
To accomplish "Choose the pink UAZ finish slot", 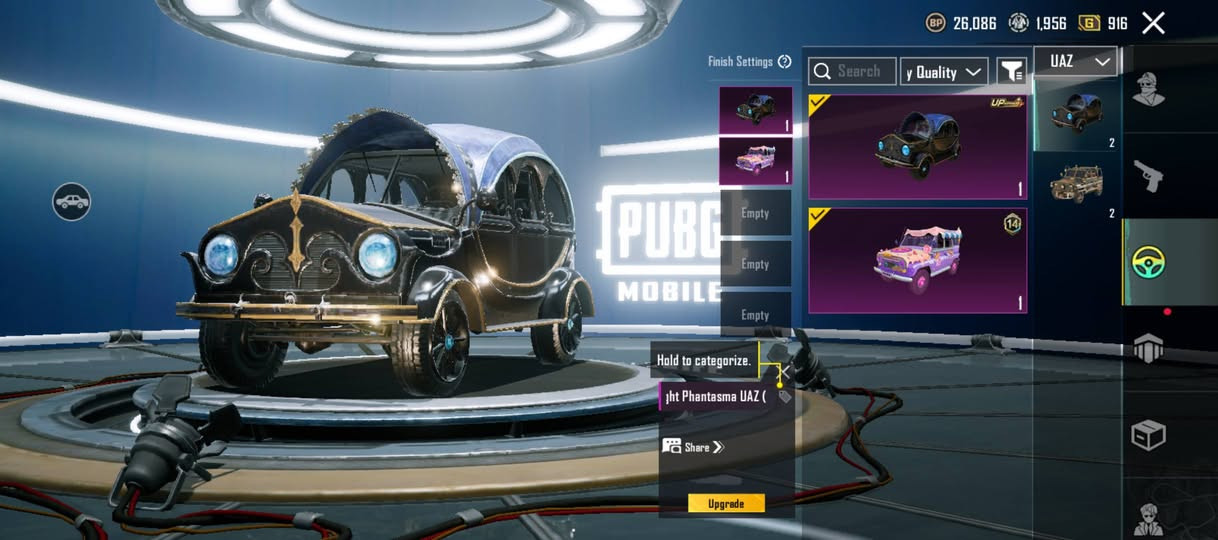I will pyautogui.click(x=755, y=161).
